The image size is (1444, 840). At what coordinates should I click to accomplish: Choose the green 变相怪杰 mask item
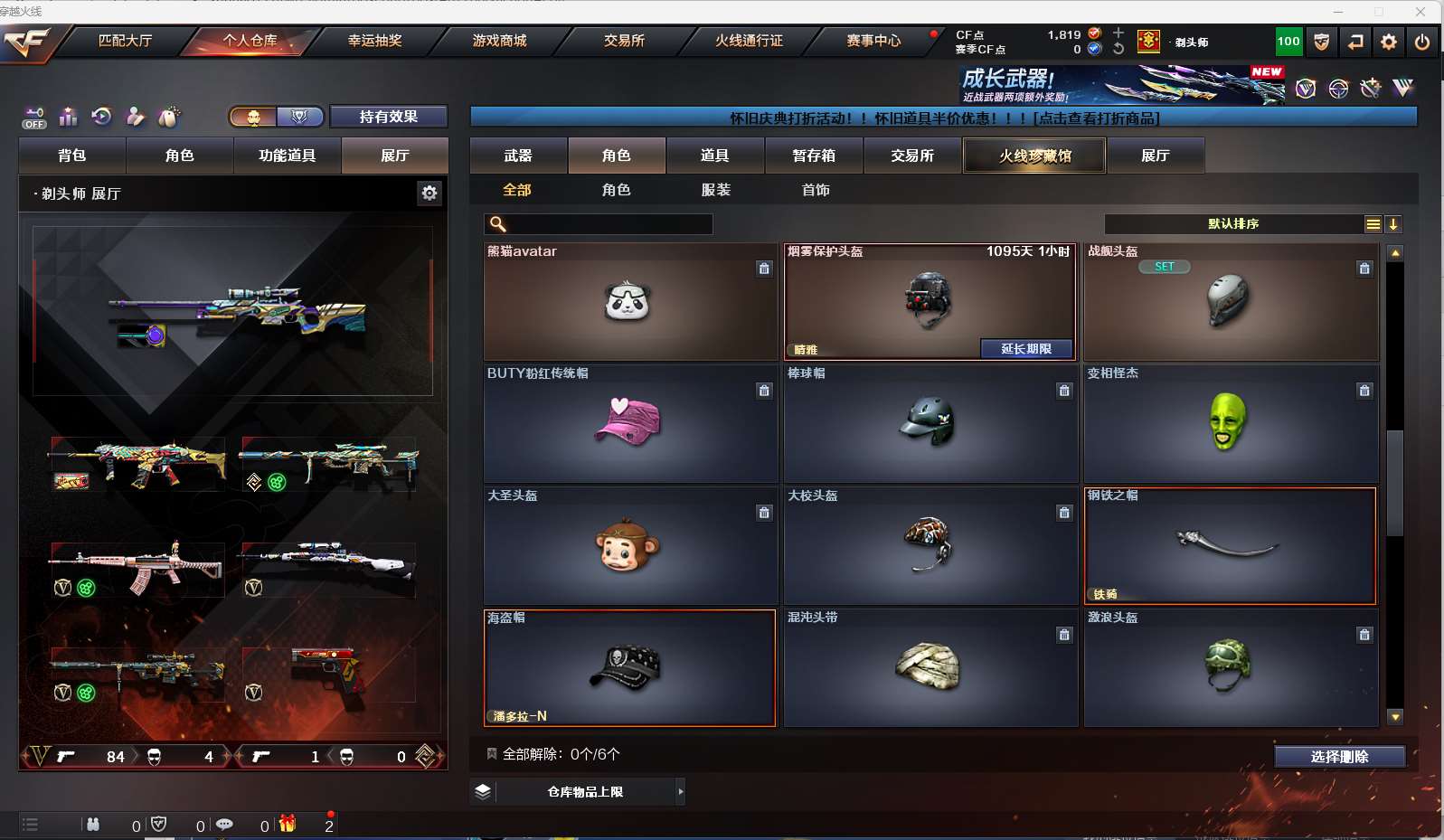point(1230,423)
